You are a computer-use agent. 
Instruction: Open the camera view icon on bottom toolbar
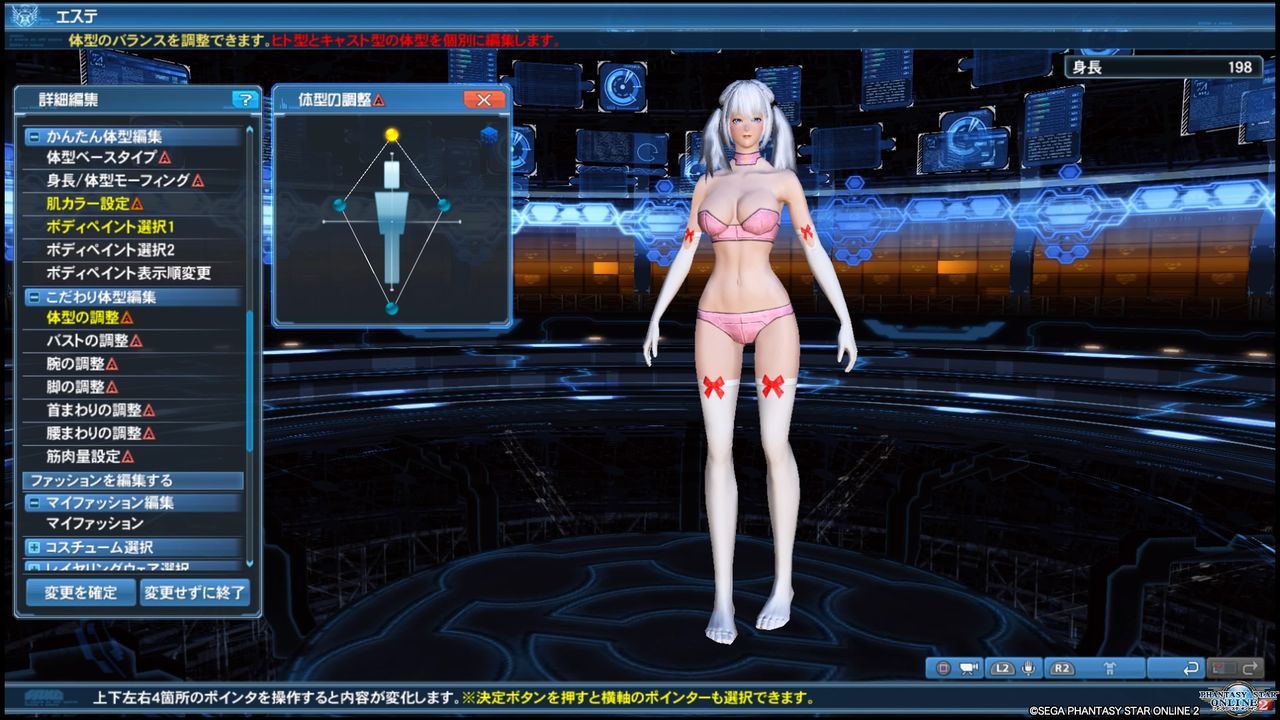click(968, 668)
